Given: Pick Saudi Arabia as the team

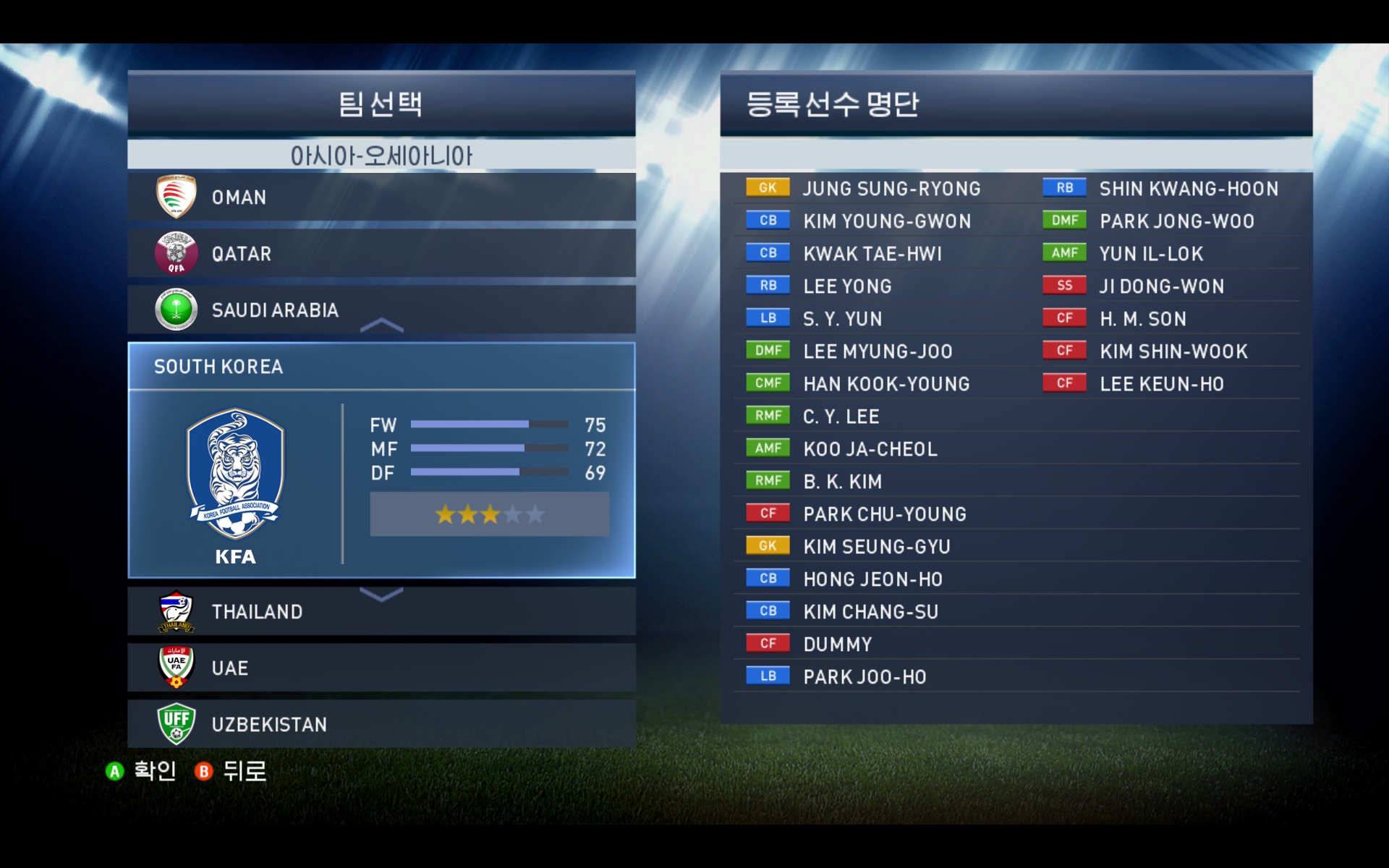Looking at the screenshot, I should click(381, 310).
